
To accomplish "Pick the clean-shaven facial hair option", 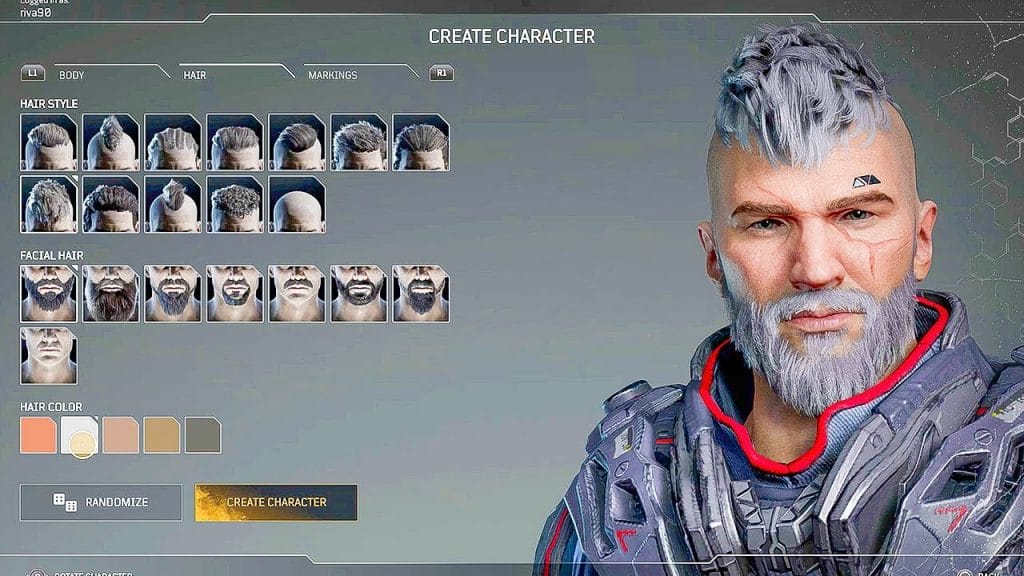I will (x=48, y=356).
